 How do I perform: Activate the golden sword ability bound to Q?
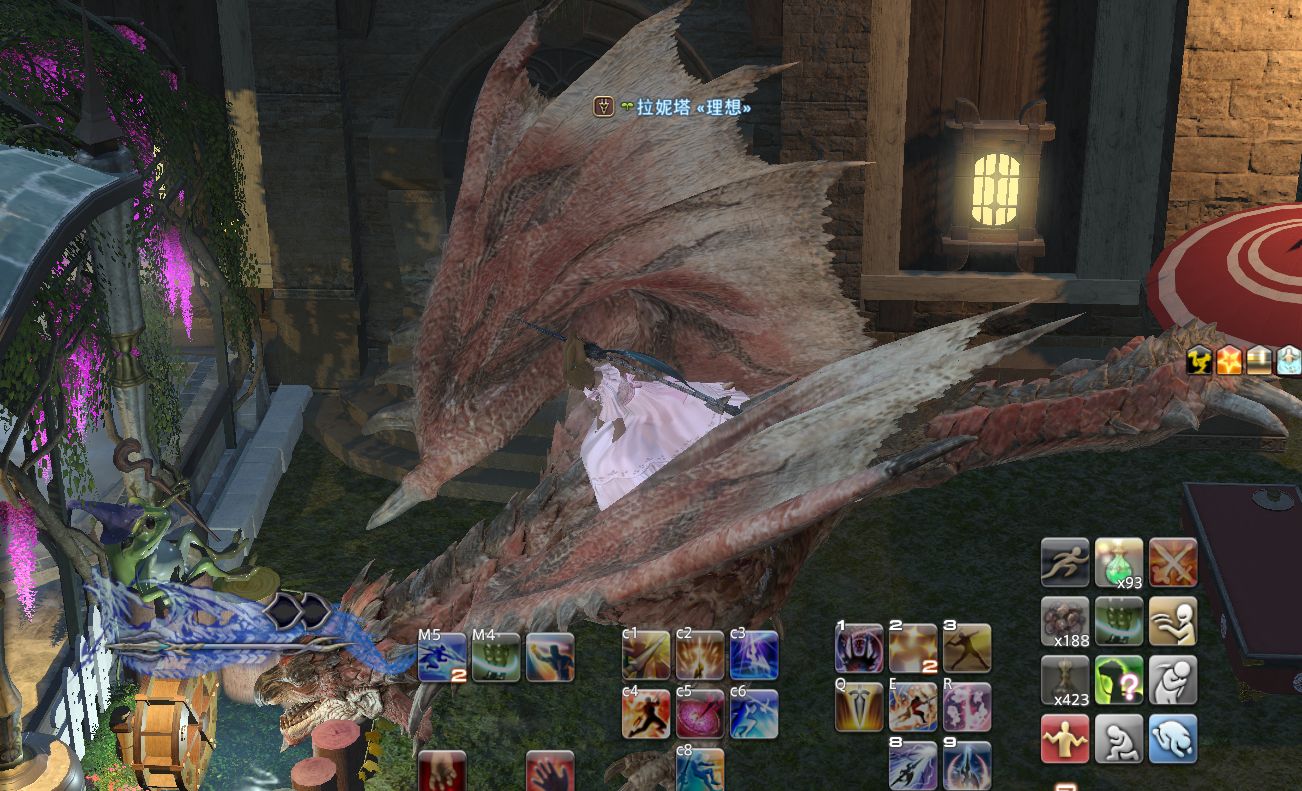(859, 707)
